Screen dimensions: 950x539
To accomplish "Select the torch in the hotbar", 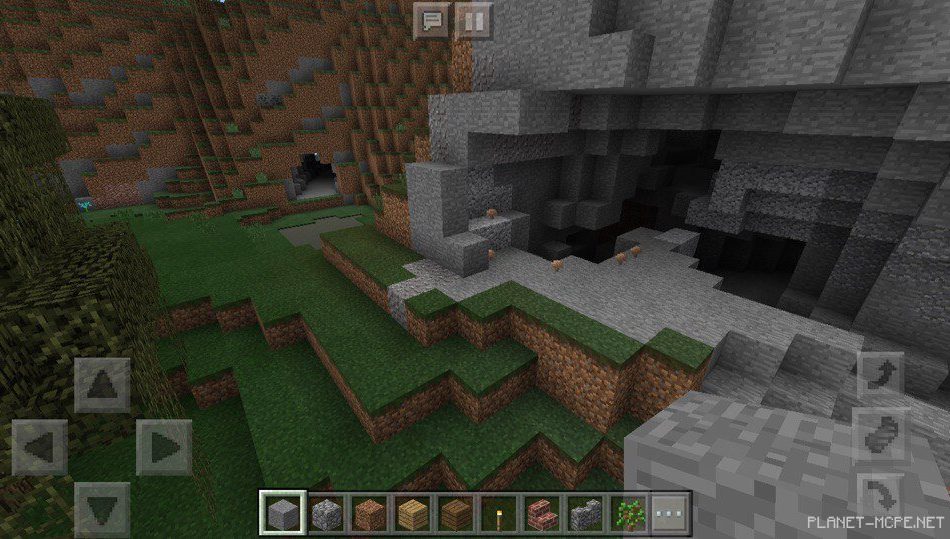I will pos(497,513).
